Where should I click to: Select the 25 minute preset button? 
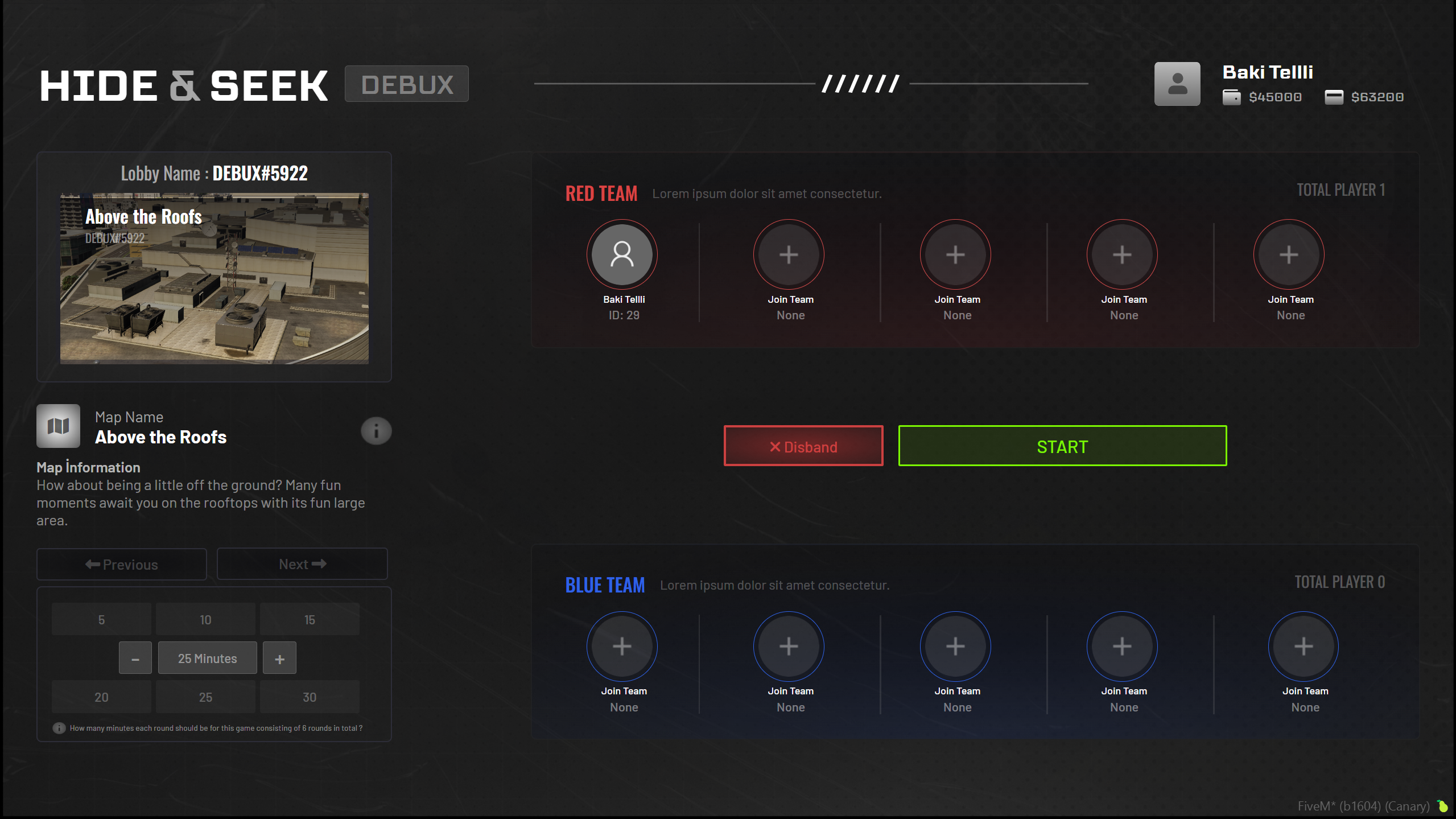click(x=205, y=697)
